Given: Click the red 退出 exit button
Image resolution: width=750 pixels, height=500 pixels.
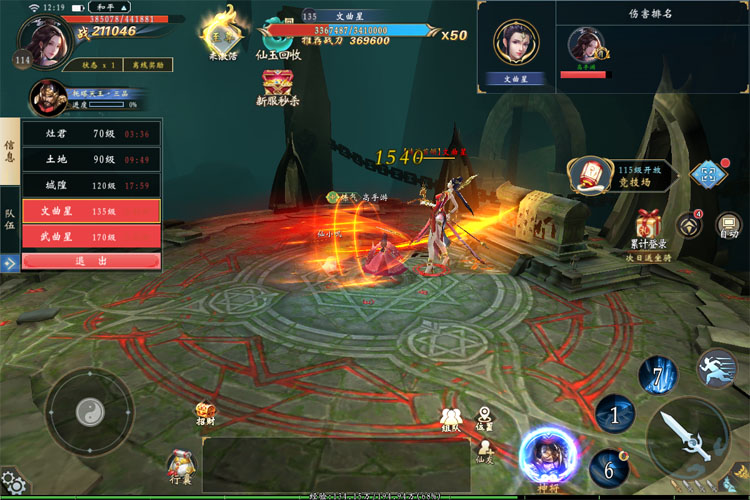Looking at the screenshot, I should point(91,261).
